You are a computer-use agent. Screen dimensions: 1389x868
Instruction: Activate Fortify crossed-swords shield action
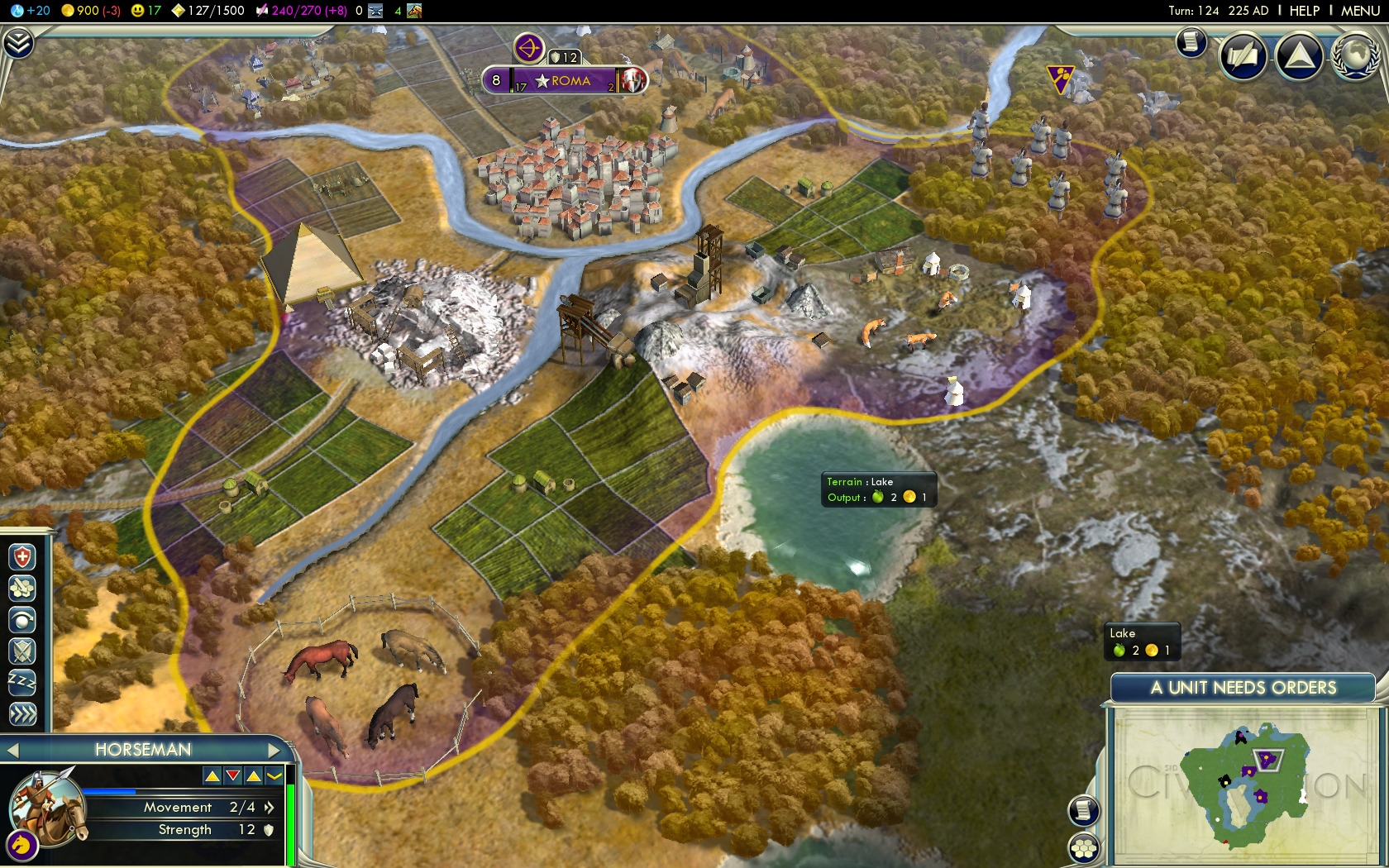click(22, 651)
